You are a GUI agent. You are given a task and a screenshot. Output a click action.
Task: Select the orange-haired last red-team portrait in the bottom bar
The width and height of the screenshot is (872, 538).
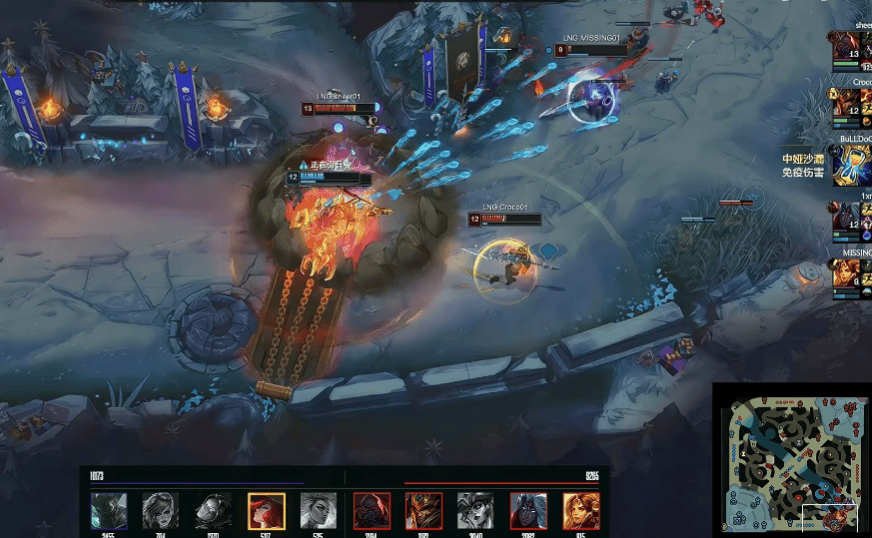(581, 511)
